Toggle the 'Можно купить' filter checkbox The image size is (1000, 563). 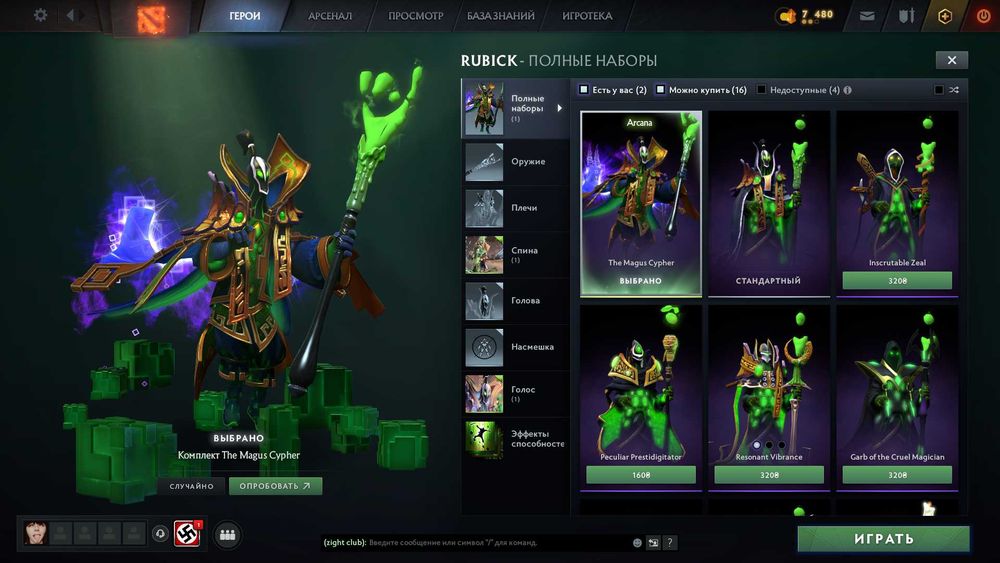[x=661, y=90]
